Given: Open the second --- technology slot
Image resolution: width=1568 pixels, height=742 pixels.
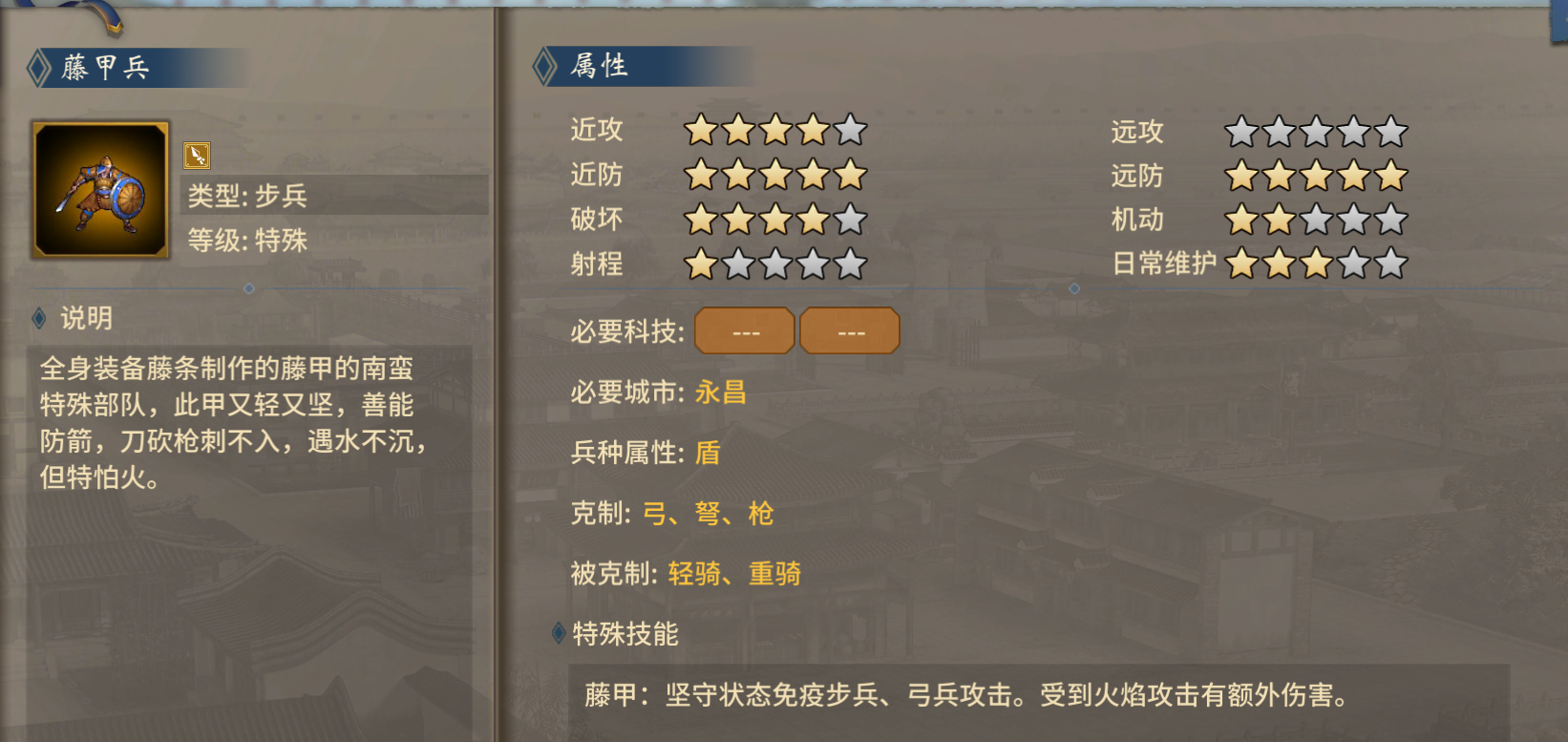Looking at the screenshot, I should coord(849,330).
